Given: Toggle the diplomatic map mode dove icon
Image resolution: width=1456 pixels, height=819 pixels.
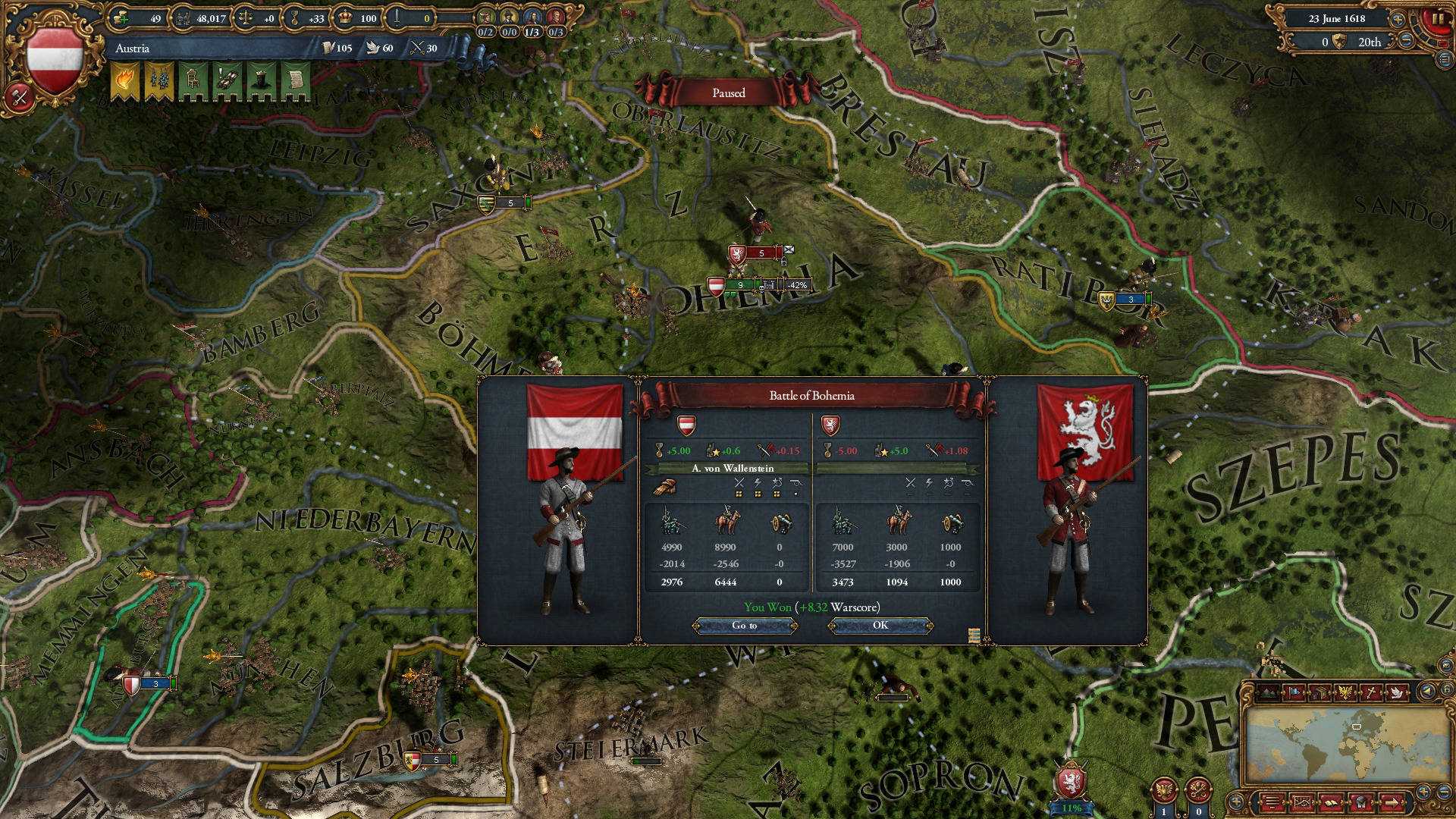Looking at the screenshot, I should pyautogui.click(x=1397, y=693).
